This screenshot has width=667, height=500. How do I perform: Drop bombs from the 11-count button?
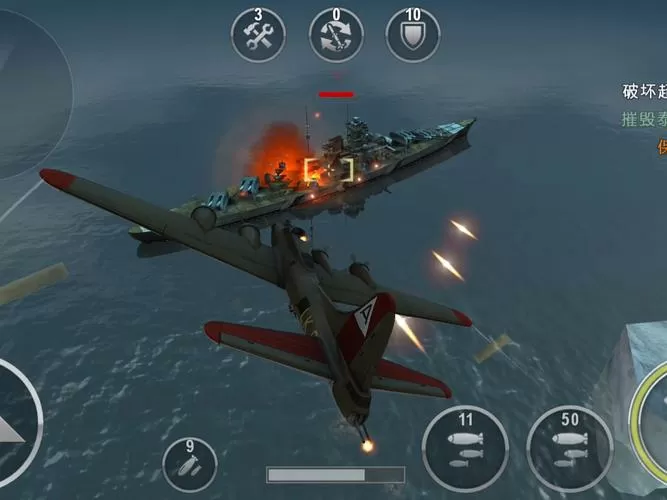(x=465, y=448)
